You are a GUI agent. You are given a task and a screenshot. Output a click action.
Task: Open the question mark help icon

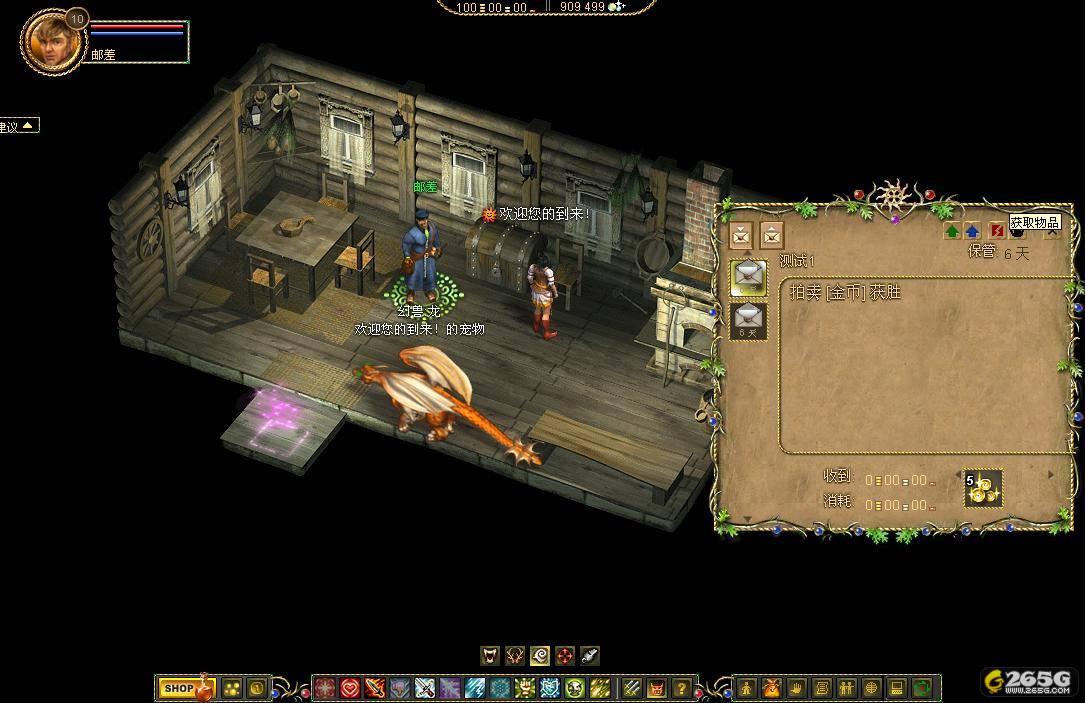click(682, 688)
